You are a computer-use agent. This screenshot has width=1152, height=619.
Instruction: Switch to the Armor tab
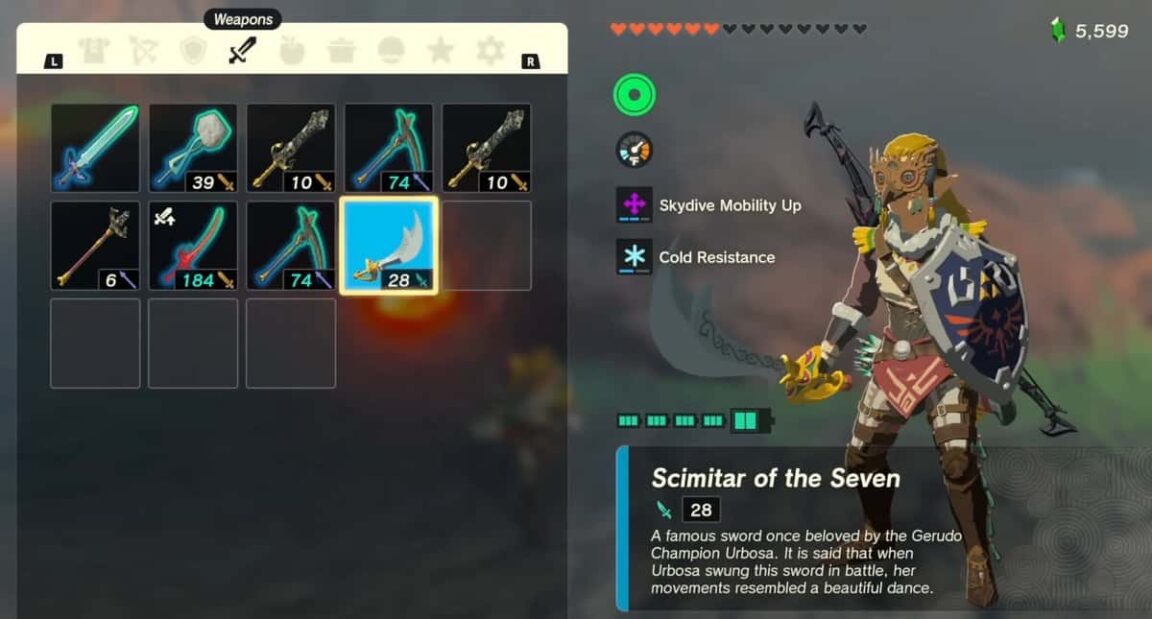(94, 51)
